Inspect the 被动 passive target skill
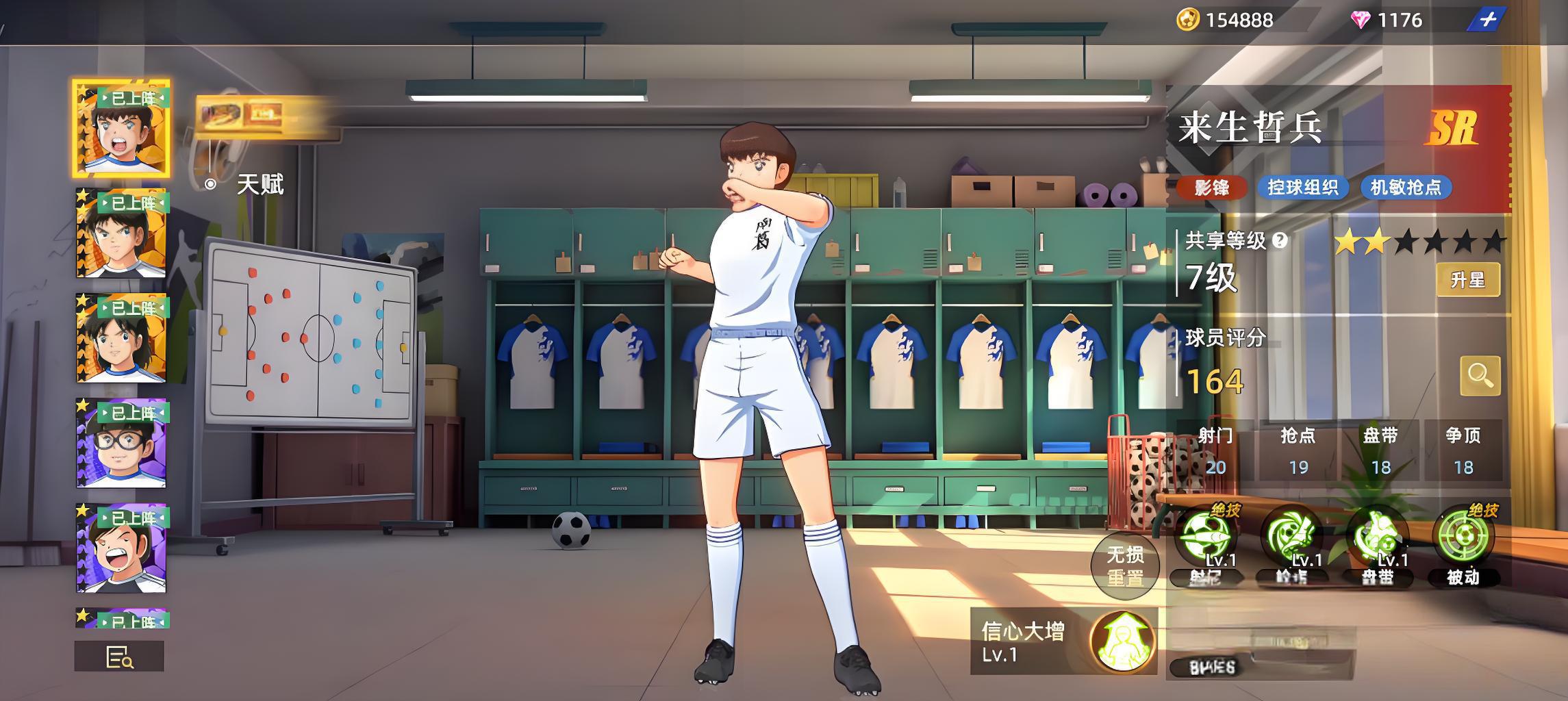Viewport: 1568px width, 701px height. [x=1463, y=539]
